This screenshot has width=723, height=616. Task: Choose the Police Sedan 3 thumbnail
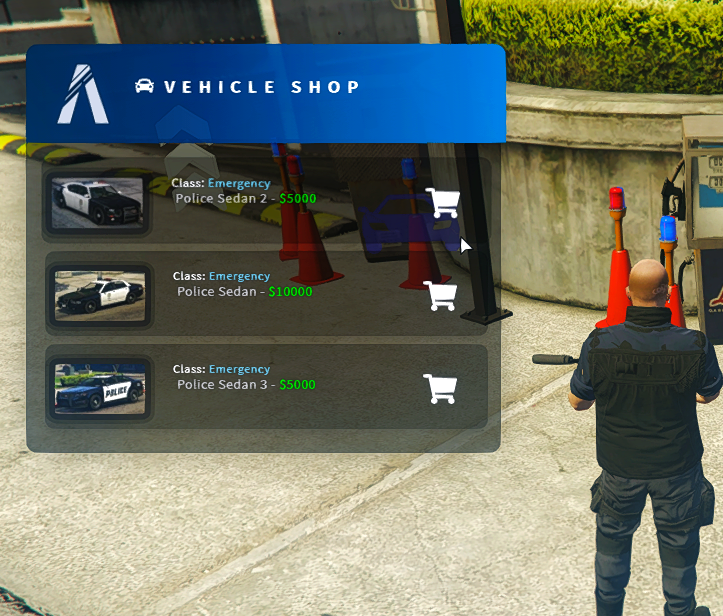(99, 388)
